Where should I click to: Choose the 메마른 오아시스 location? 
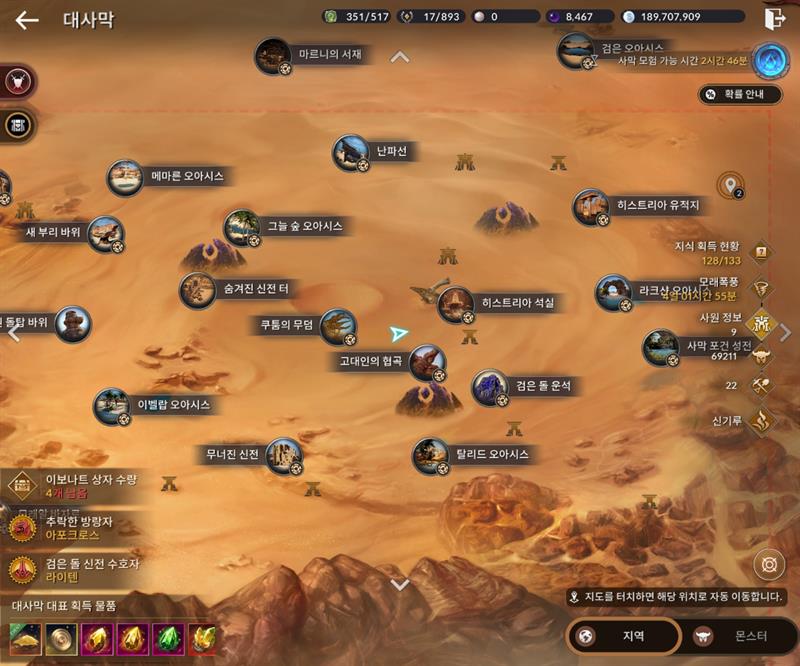tap(126, 178)
